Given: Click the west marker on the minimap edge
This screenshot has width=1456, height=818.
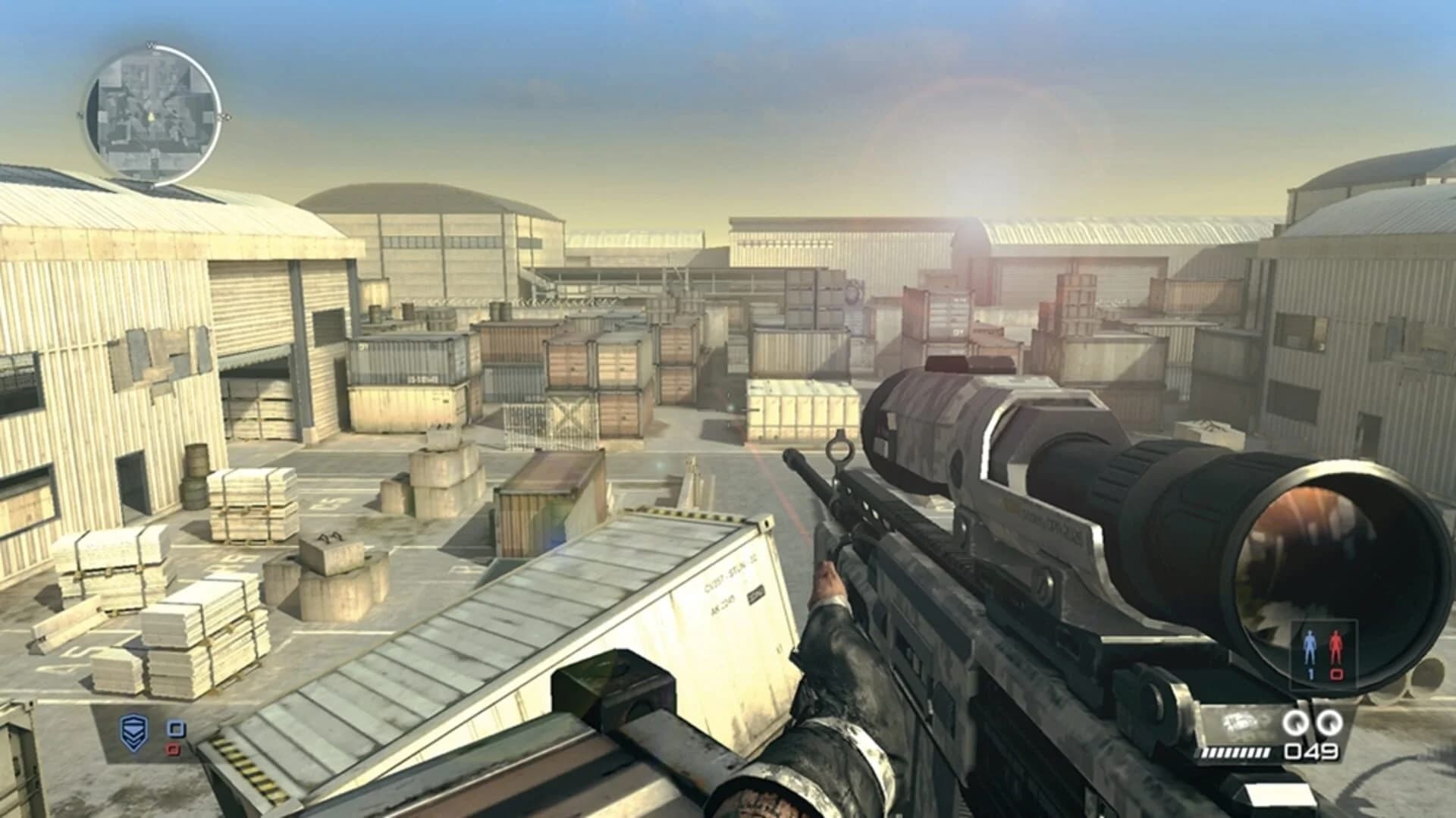Looking at the screenshot, I should click(x=80, y=115).
